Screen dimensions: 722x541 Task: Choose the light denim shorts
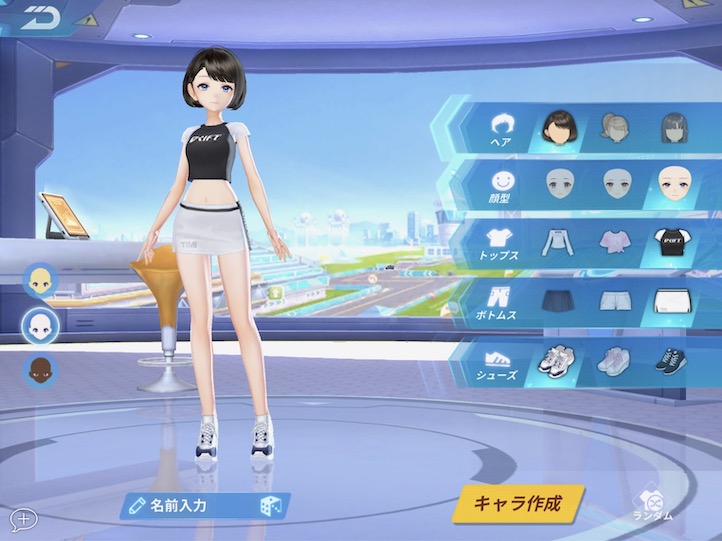click(615, 300)
